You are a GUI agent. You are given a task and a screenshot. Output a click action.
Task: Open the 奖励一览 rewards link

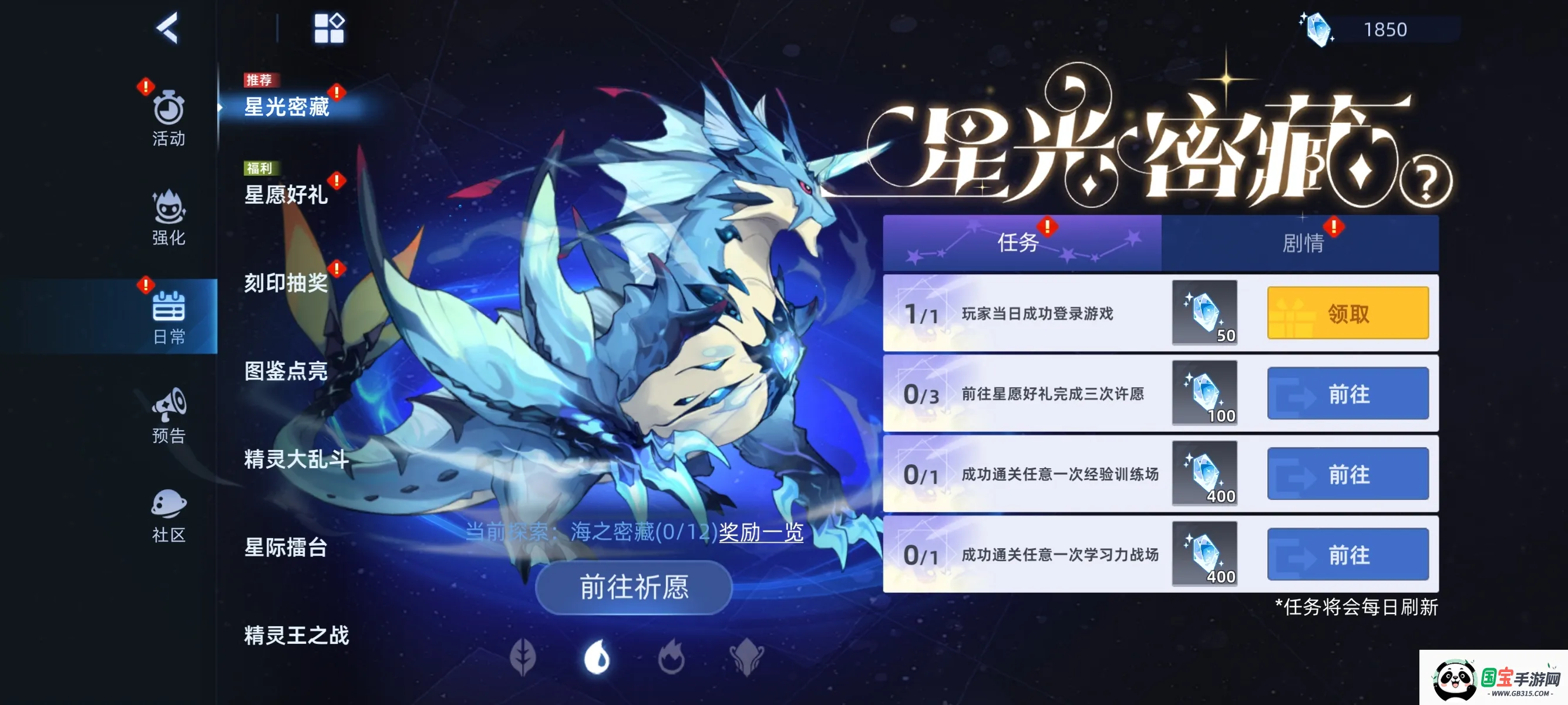click(761, 533)
